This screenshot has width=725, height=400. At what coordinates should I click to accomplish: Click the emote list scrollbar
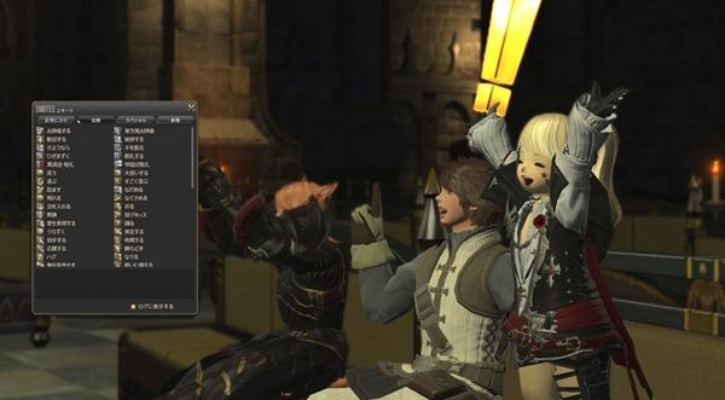(192, 155)
